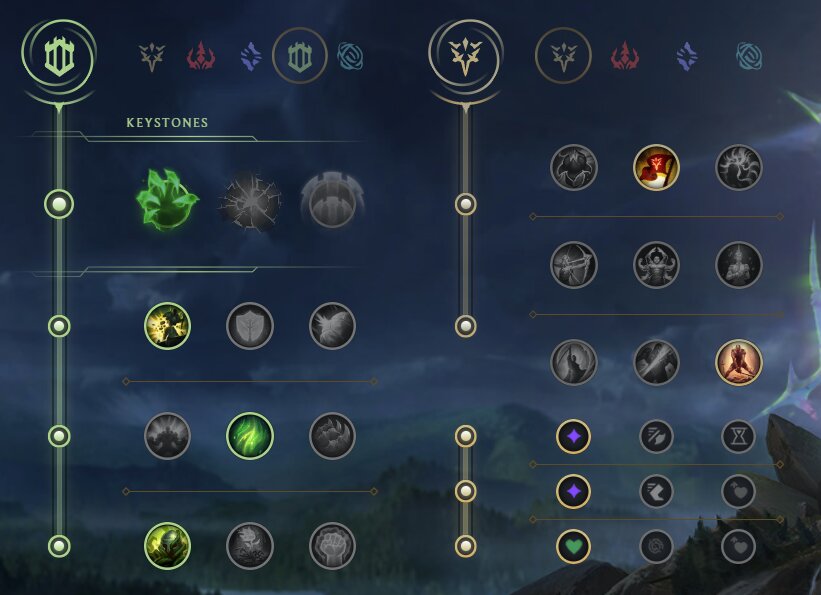The height and width of the screenshot is (595, 821).
Task: Select the green heart health shard
Action: pos(574,546)
